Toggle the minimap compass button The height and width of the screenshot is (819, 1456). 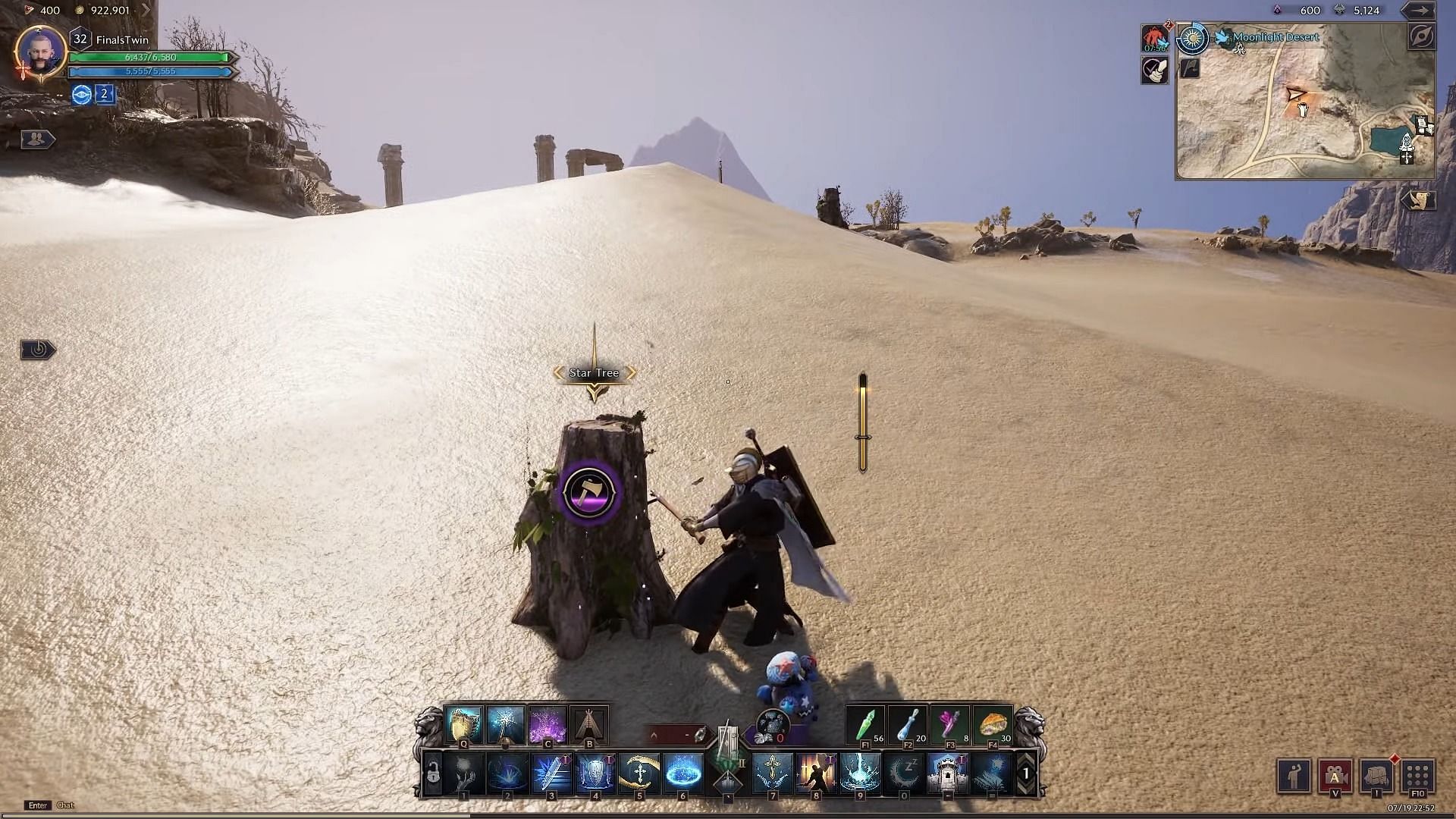(x=1421, y=37)
